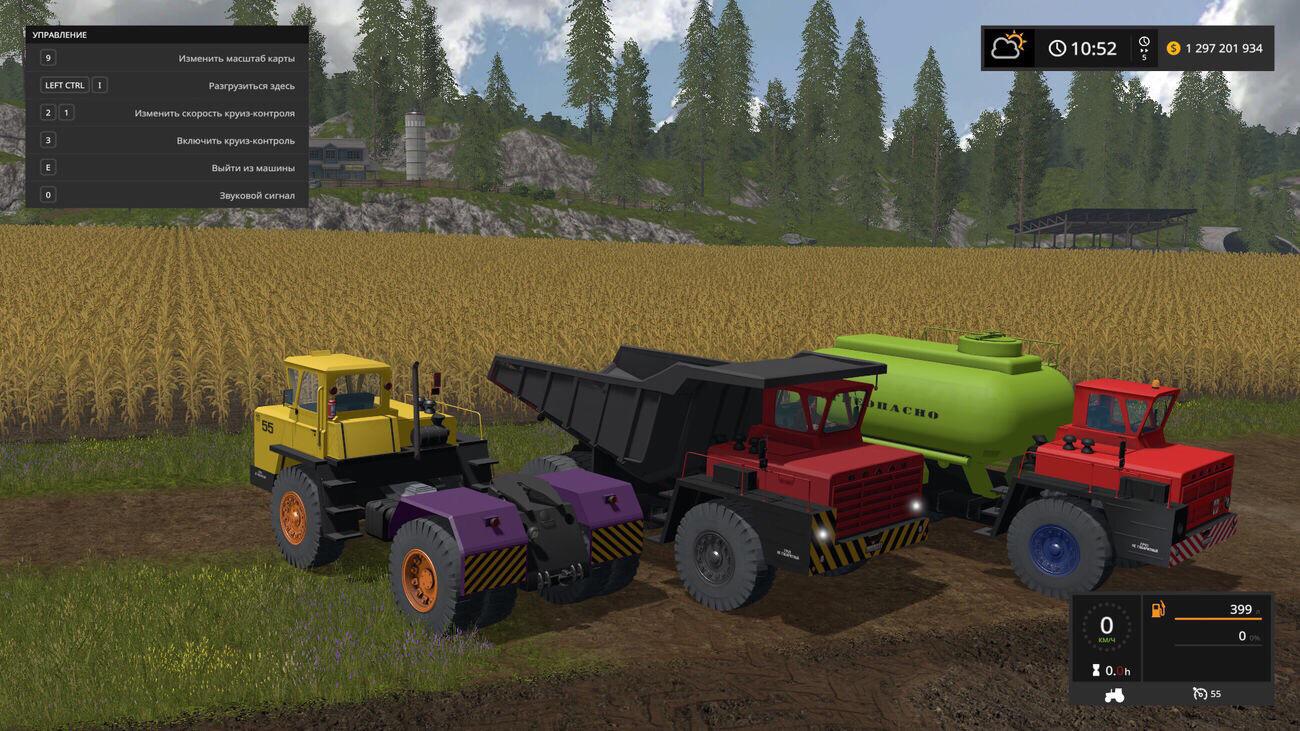This screenshot has width=1300, height=731.
Task: Select the tractor icon below the speedometer
Action: [x=1114, y=696]
